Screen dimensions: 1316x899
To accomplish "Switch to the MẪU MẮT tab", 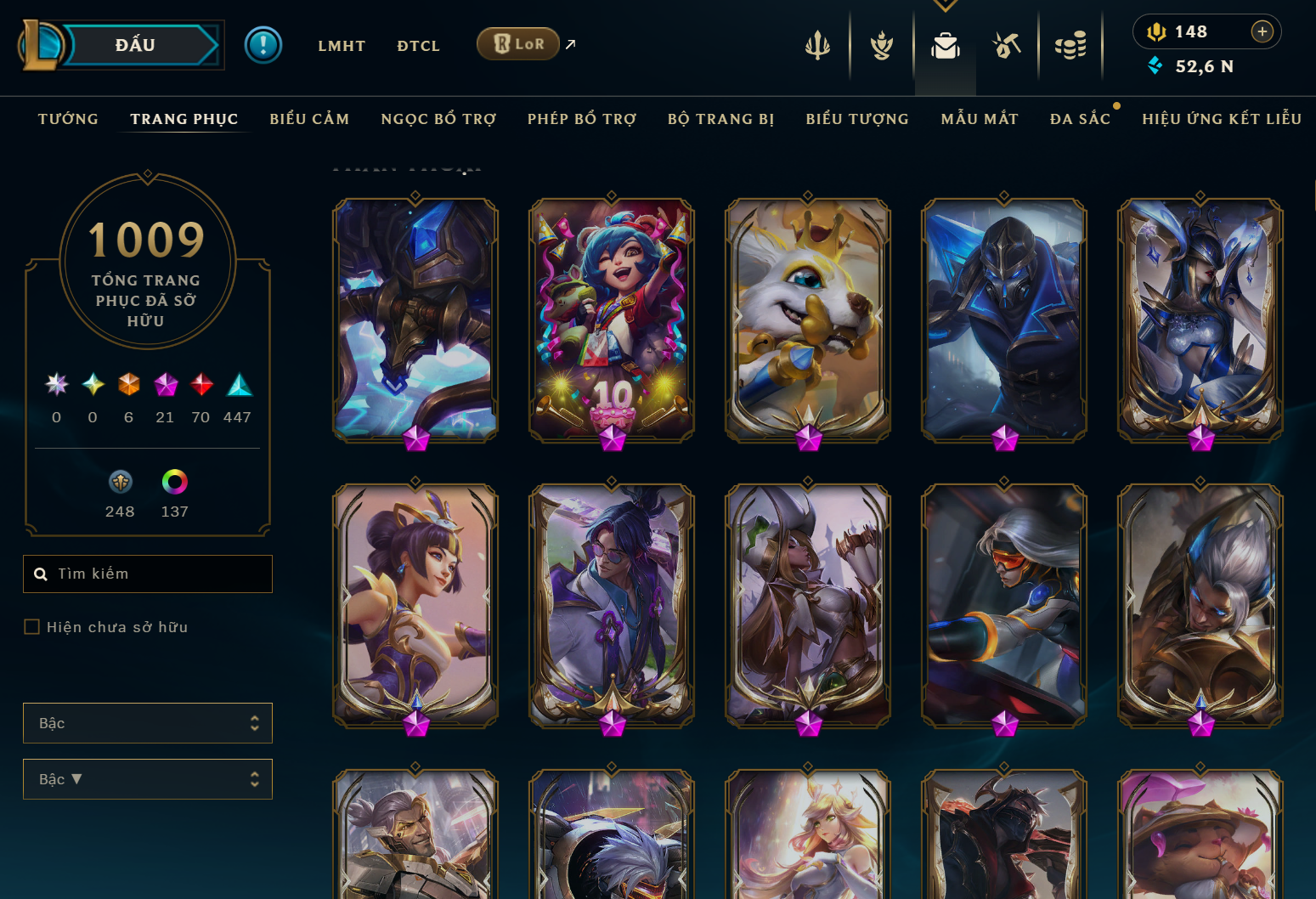I will (x=979, y=119).
